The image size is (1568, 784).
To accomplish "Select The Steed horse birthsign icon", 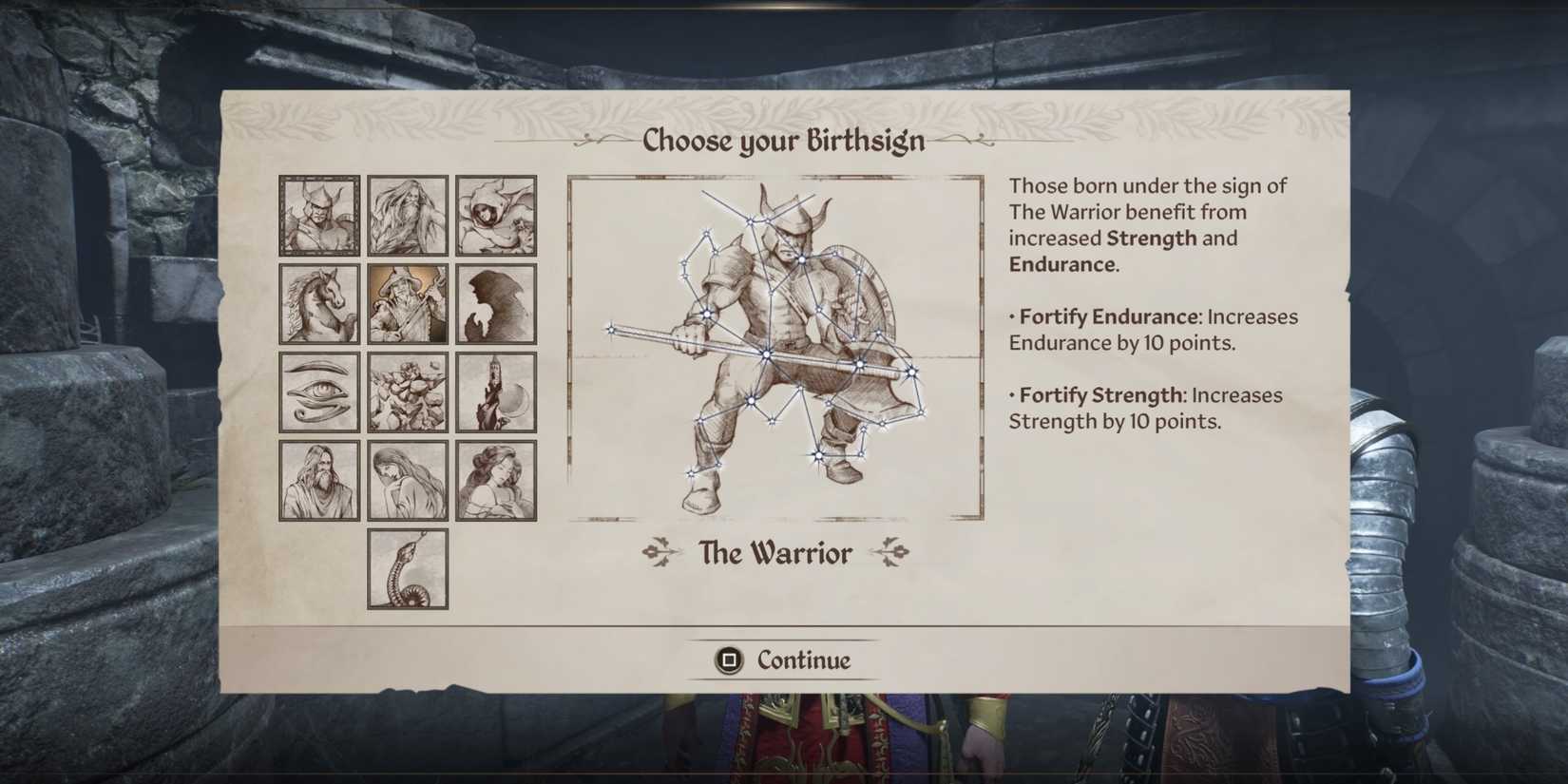I will tap(318, 304).
